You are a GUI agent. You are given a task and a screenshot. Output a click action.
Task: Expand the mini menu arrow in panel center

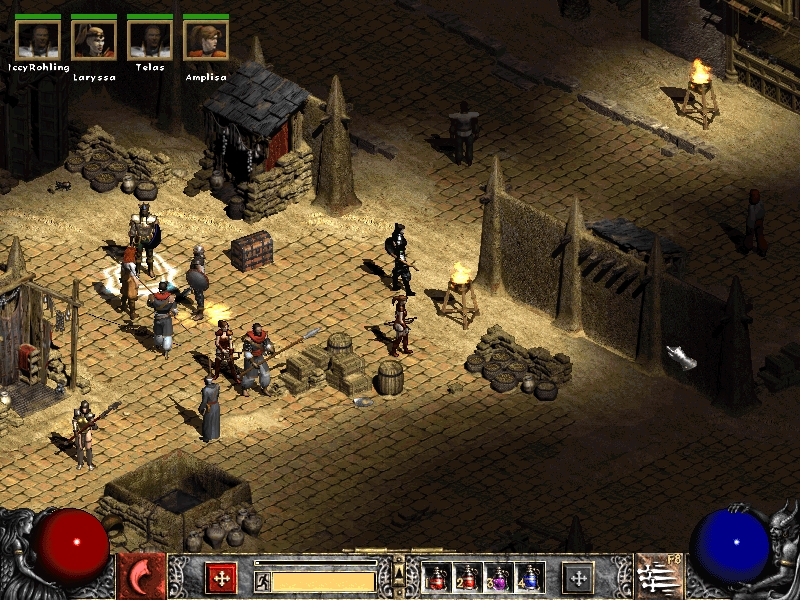pos(399,572)
